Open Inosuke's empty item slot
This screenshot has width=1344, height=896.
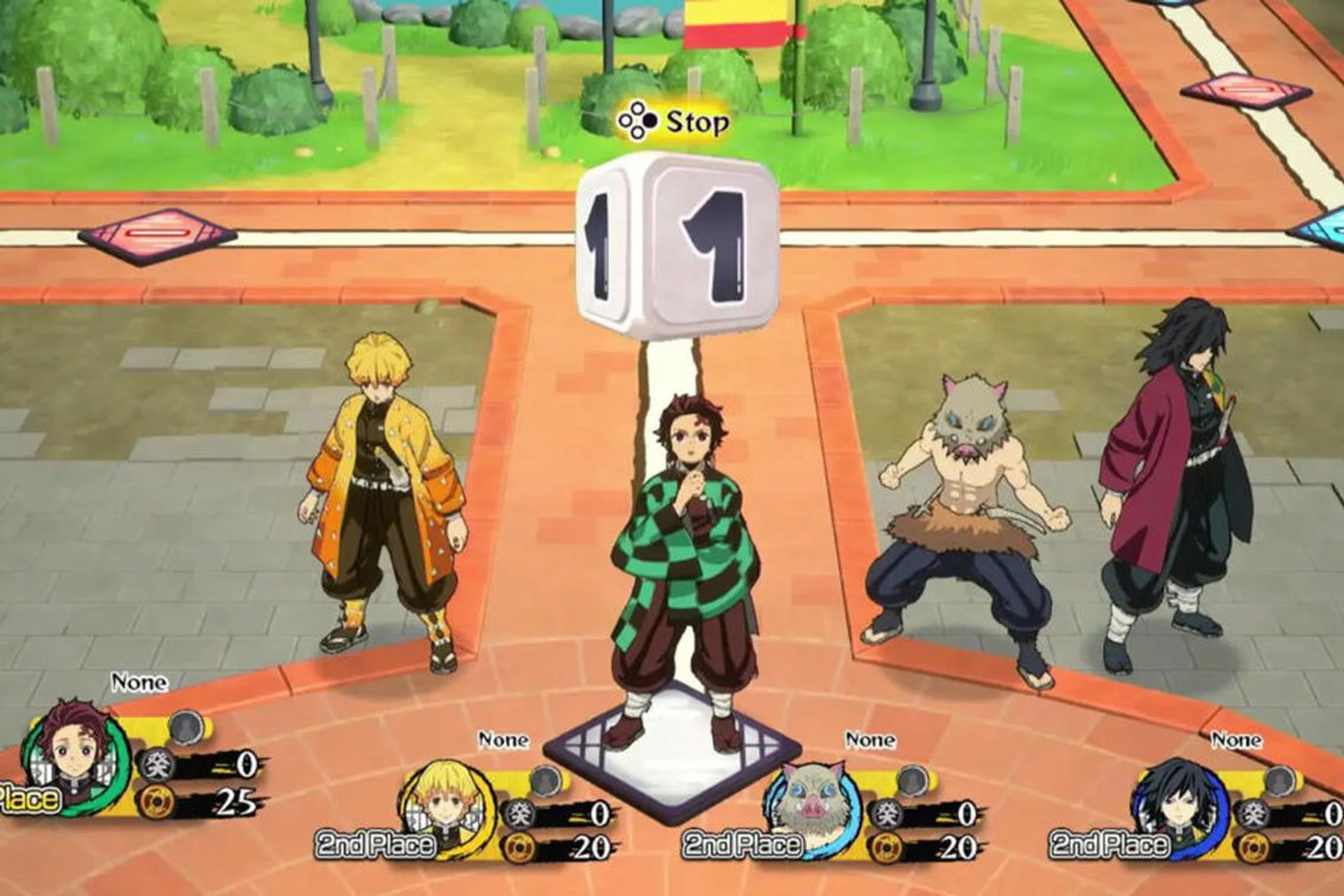(912, 780)
